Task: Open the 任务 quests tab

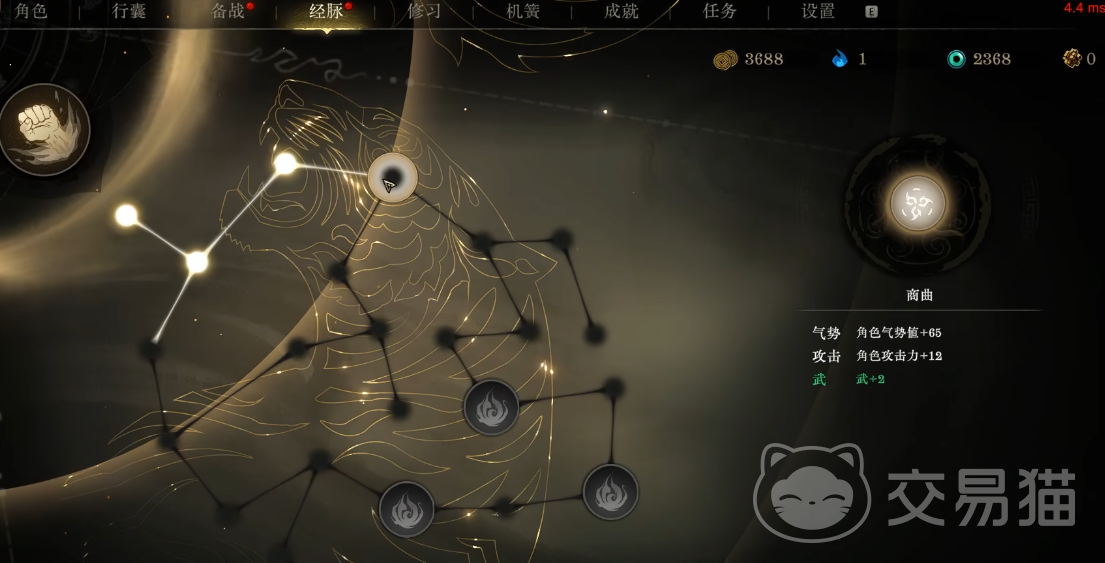Action: pos(720,12)
